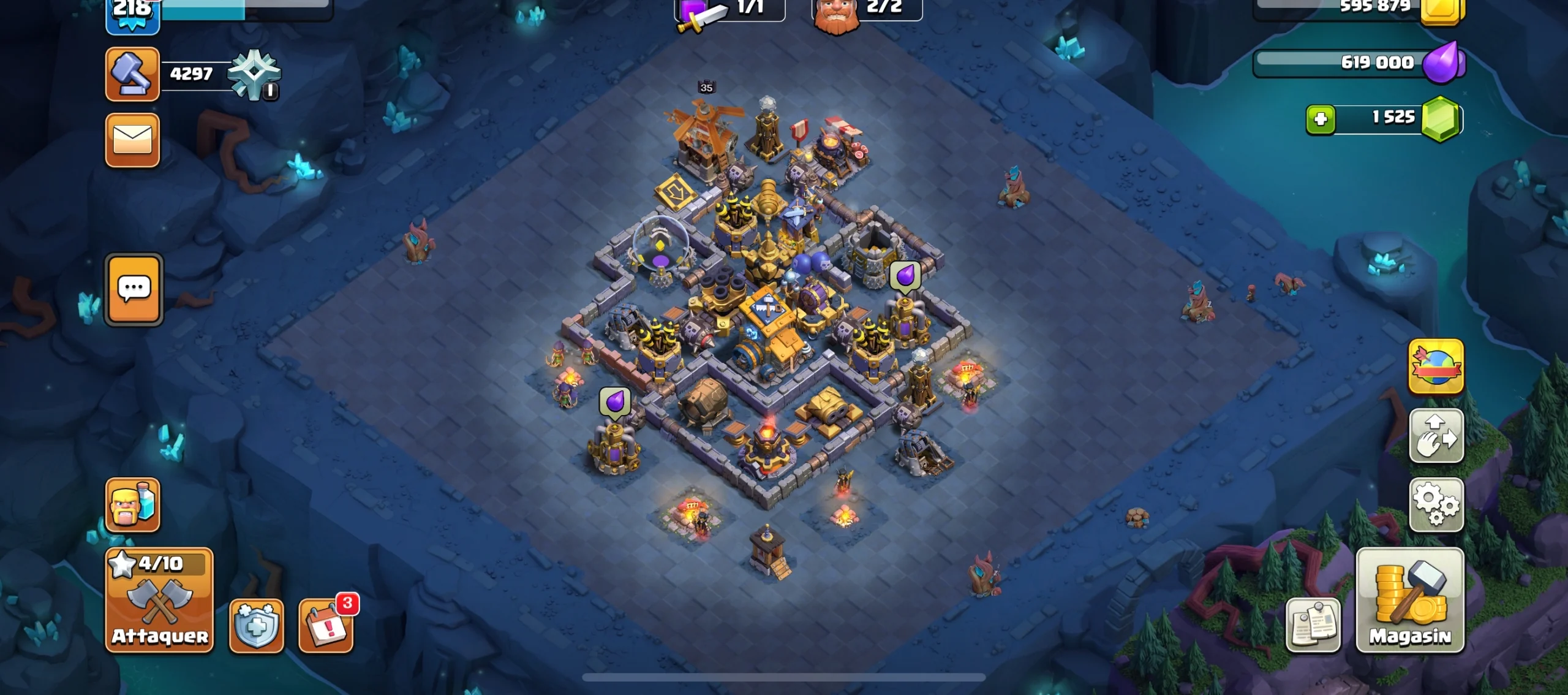Image resolution: width=1568 pixels, height=695 pixels.
Task: Open the paper notes log button
Action: tap(1313, 625)
